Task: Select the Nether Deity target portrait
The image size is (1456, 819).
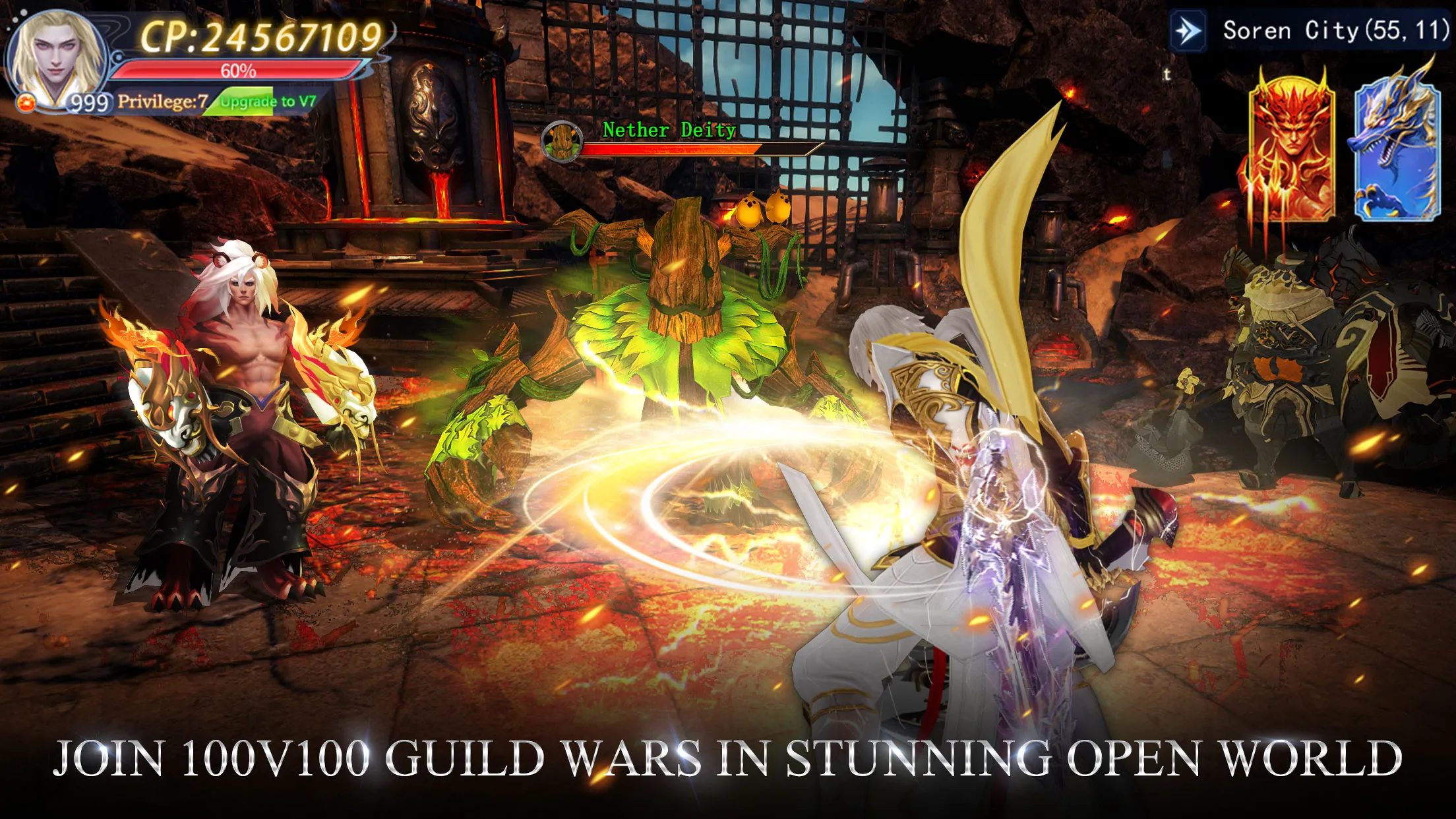Action: 562,141
